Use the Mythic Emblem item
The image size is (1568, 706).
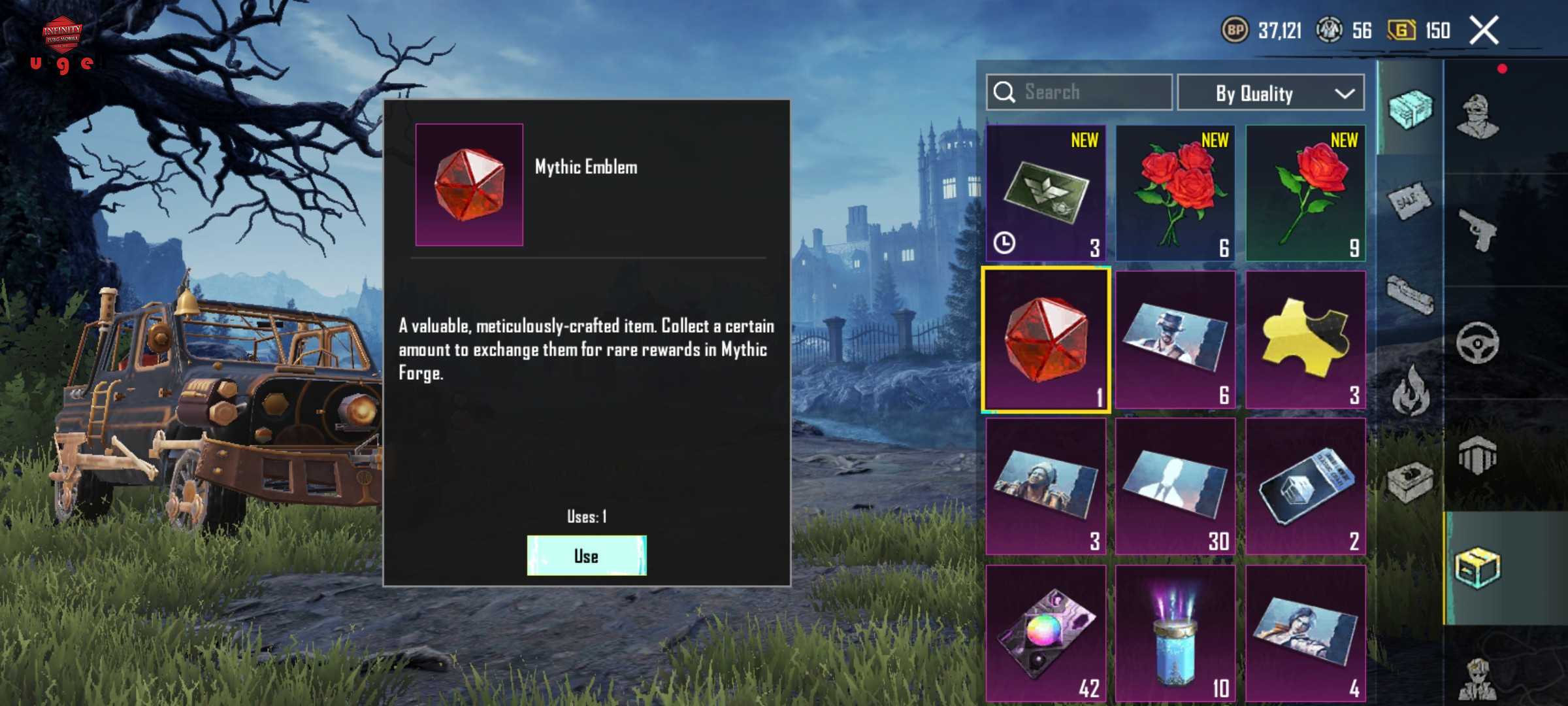[586, 556]
